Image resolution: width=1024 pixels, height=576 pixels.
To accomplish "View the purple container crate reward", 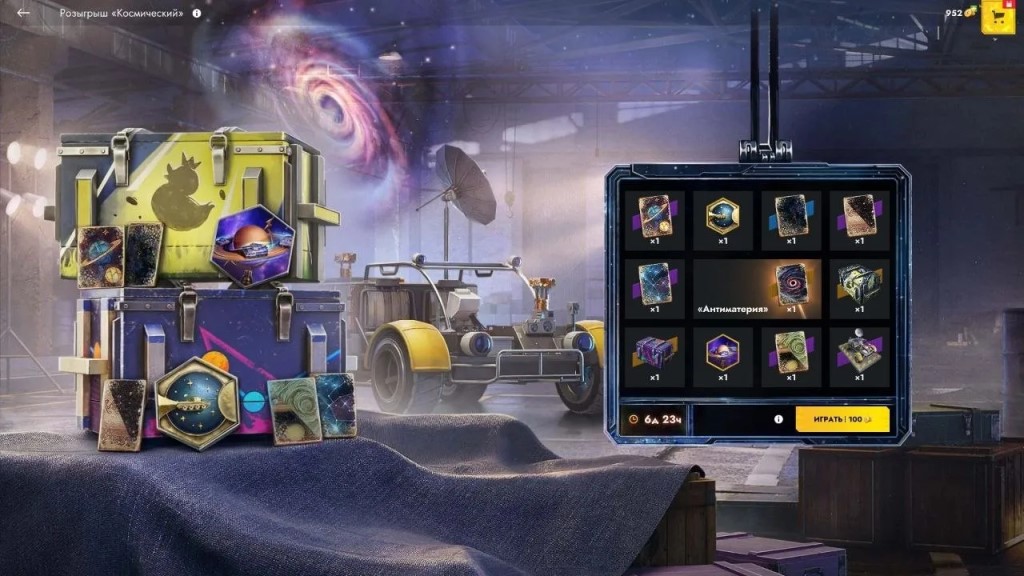I will 655,352.
